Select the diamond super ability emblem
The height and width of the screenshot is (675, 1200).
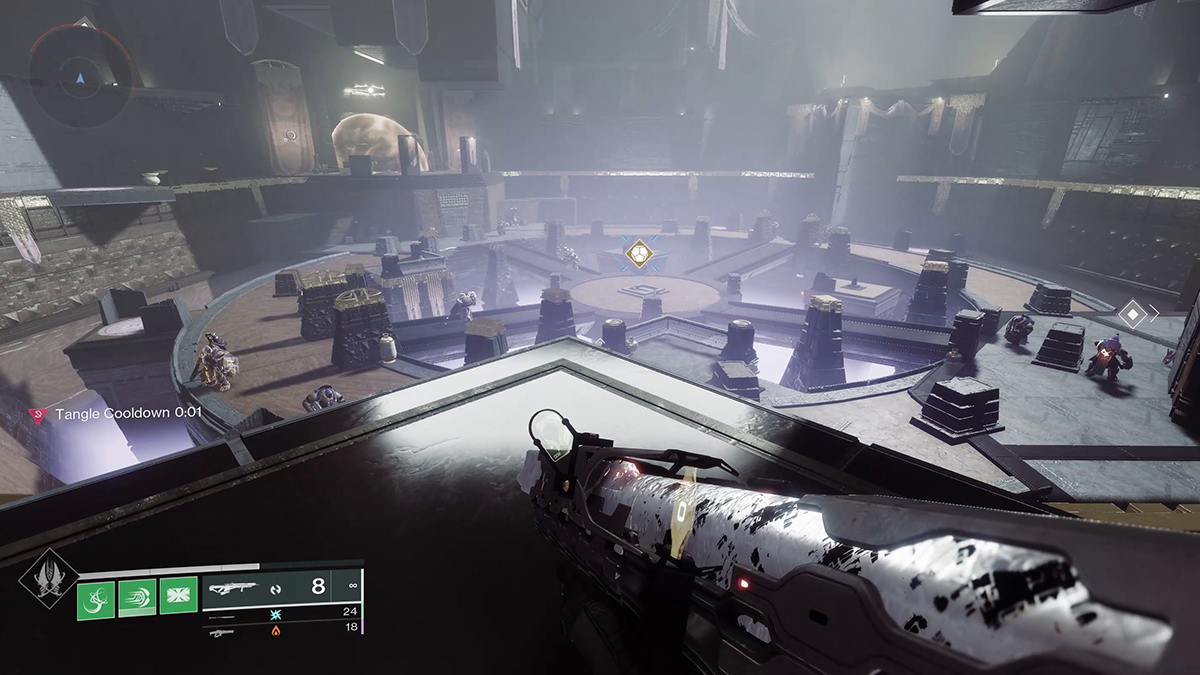(49, 578)
